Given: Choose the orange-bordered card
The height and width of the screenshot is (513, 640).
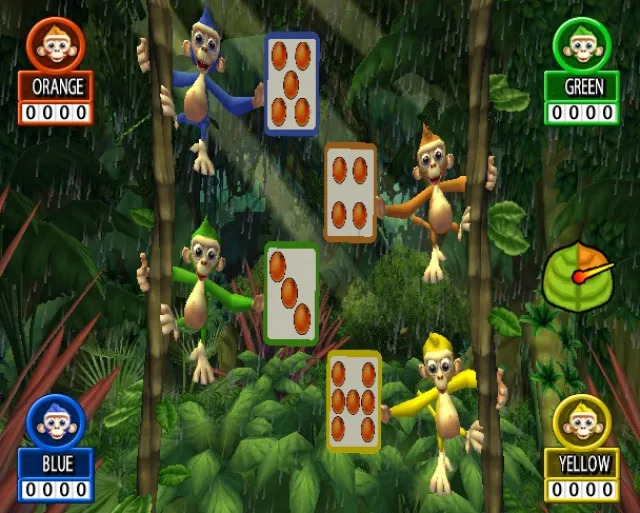Looking at the screenshot, I should coord(350,192).
